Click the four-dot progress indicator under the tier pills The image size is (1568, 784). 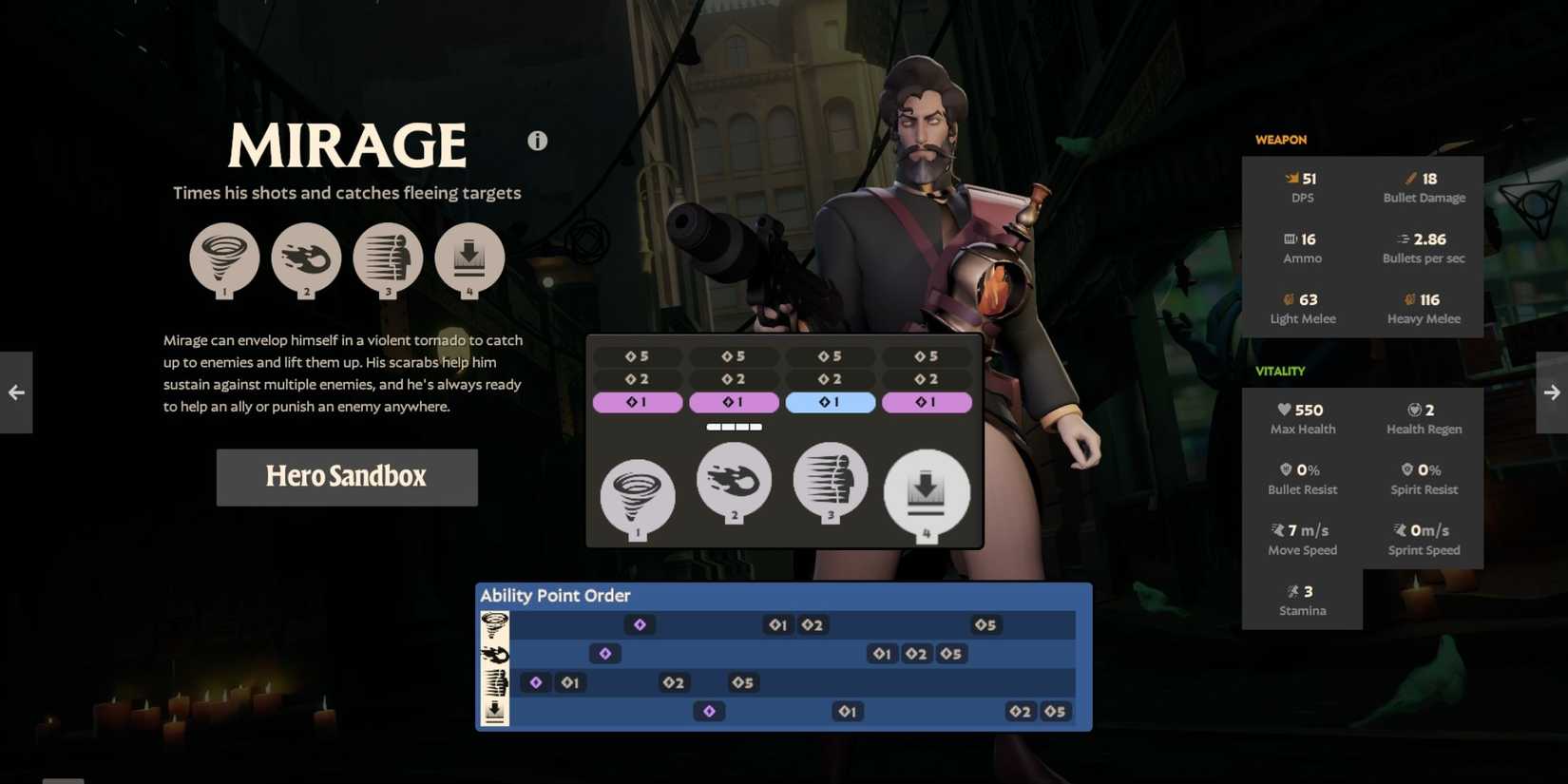coord(734,427)
